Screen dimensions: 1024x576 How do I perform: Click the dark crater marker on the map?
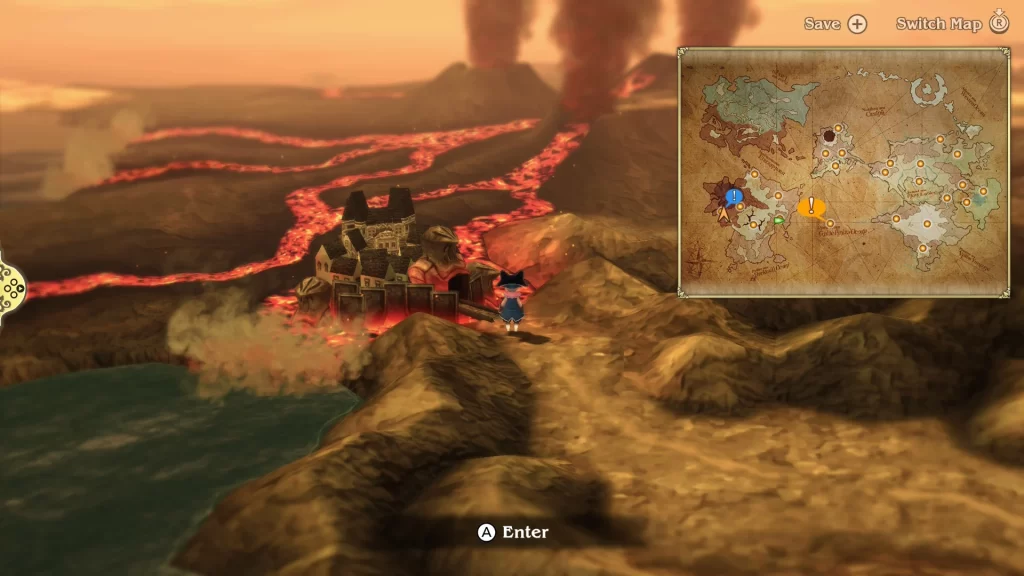(x=829, y=136)
